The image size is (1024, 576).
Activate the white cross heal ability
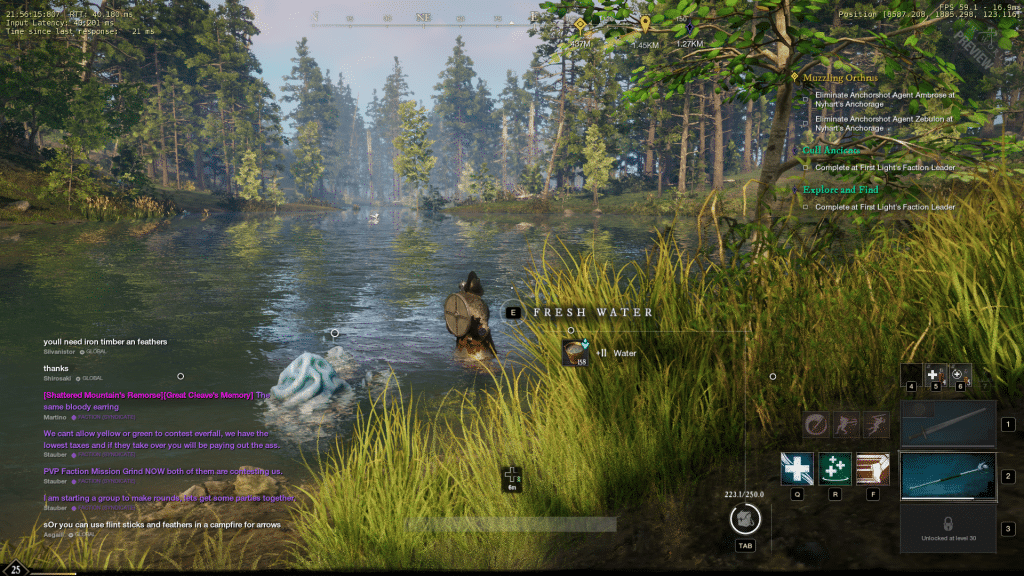796,469
